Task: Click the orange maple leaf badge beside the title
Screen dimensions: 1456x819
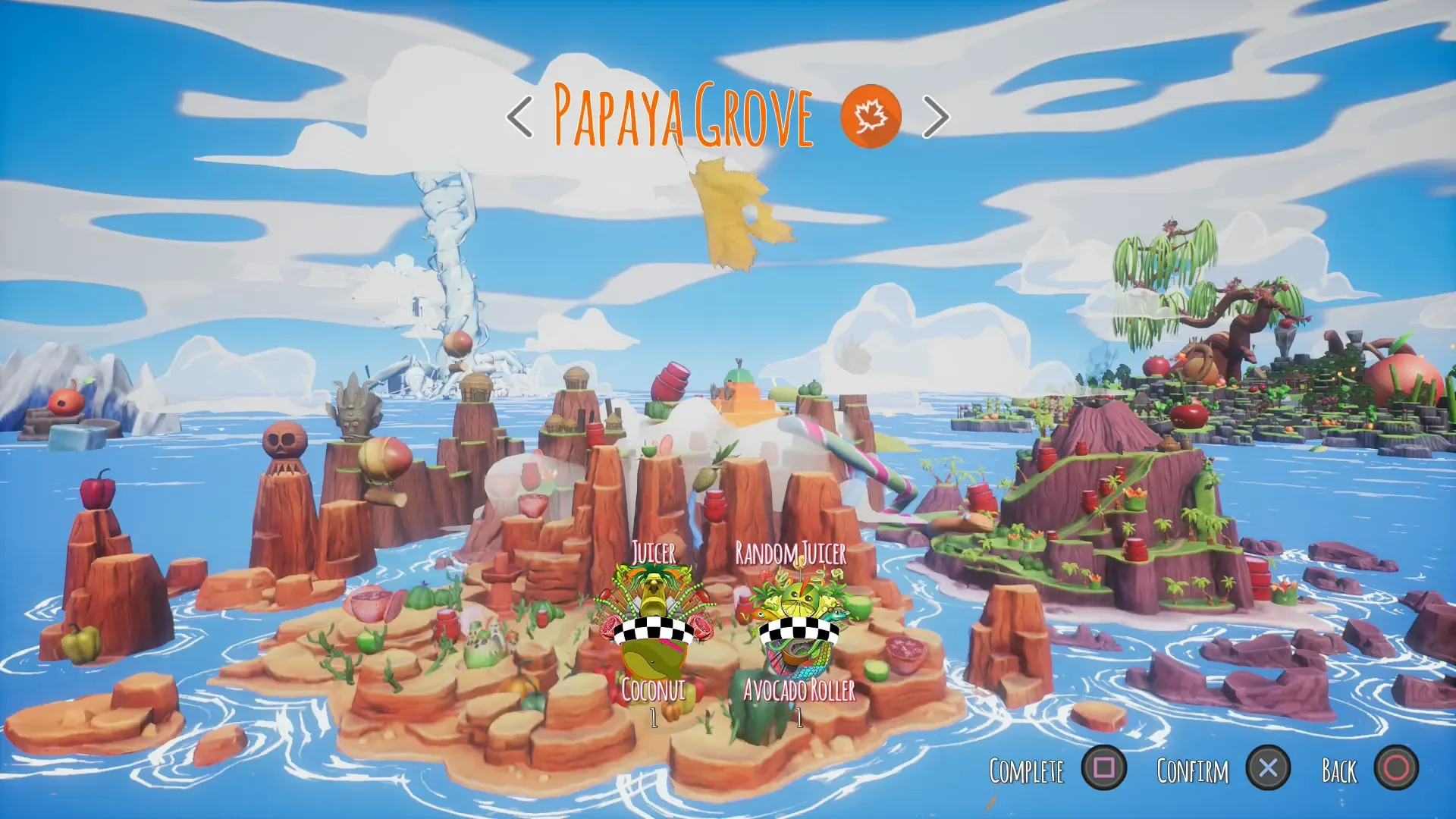Action: pyautogui.click(x=871, y=115)
